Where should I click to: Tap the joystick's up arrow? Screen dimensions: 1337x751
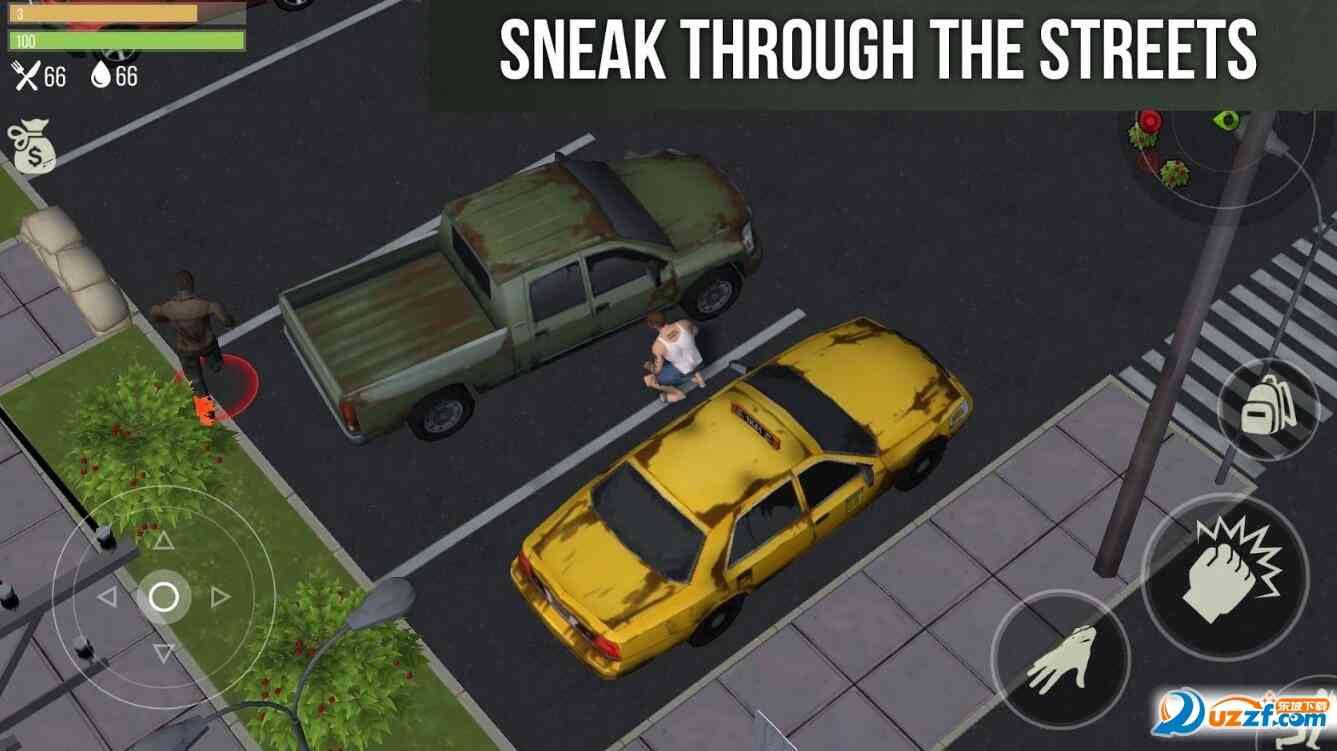163,541
